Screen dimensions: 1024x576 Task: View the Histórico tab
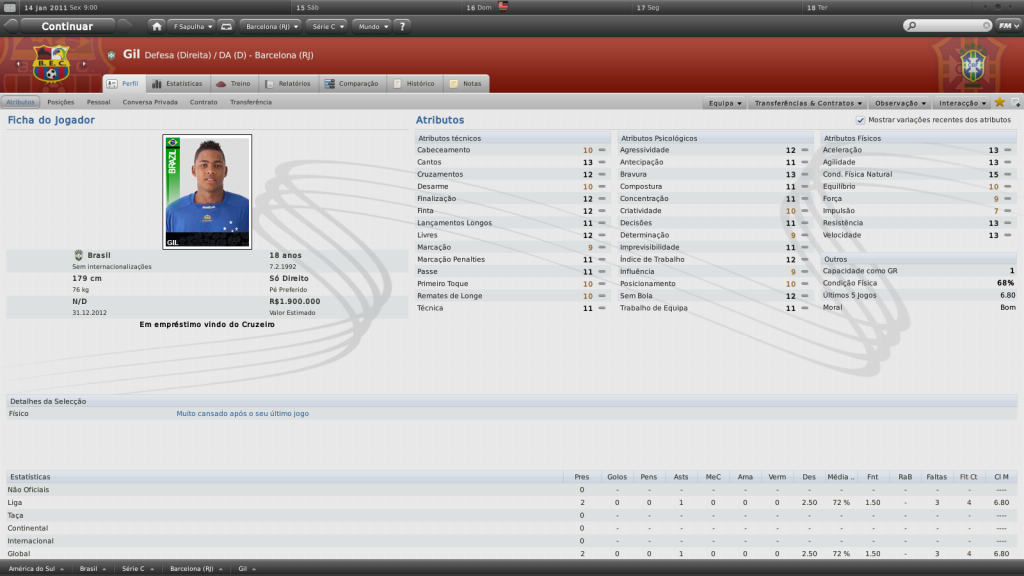415,84
